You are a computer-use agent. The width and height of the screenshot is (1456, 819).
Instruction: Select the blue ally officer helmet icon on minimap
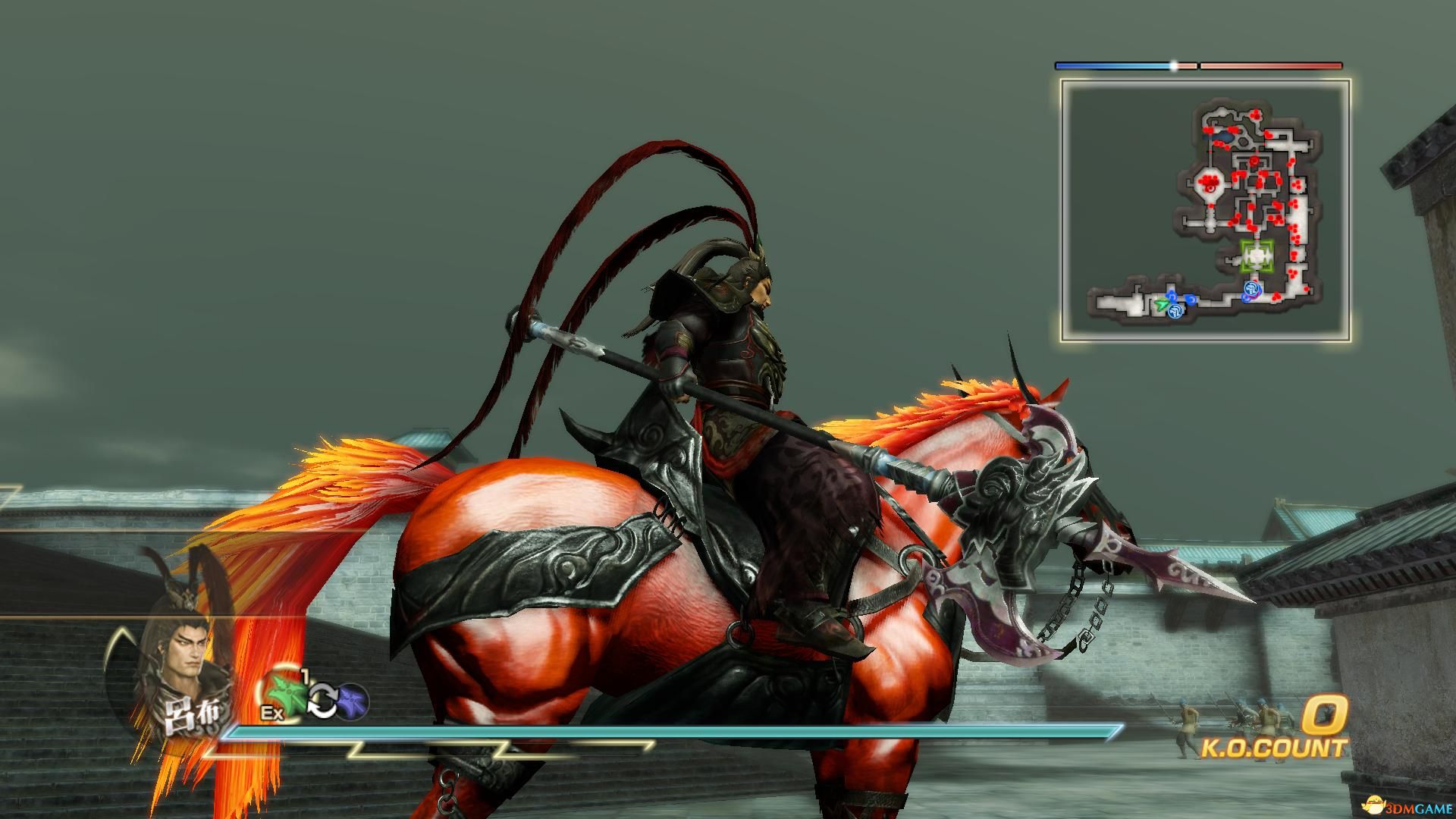pyautogui.click(x=1175, y=312)
